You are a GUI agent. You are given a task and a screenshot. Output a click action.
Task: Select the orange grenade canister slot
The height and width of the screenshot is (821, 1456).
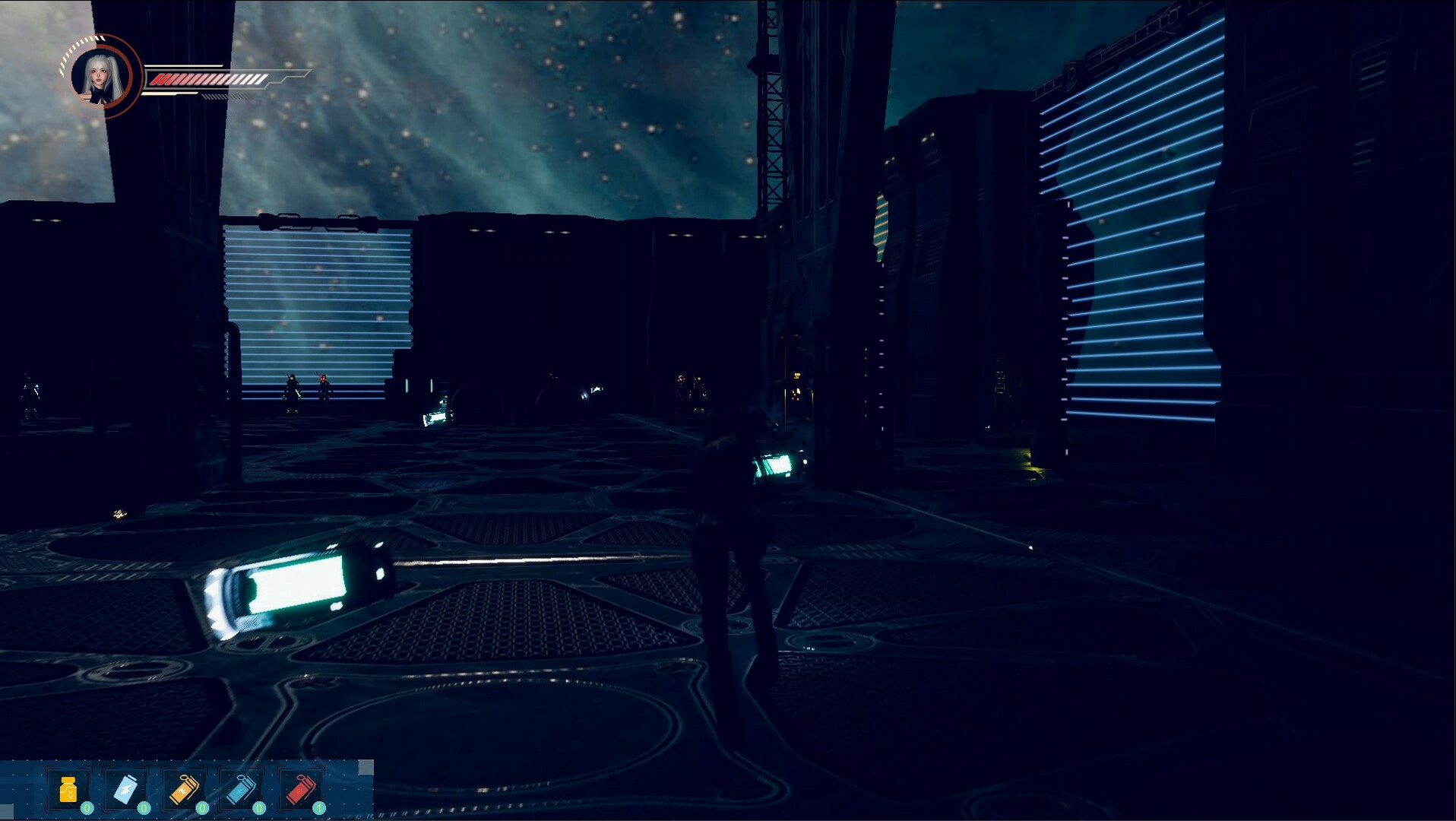pyautogui.click(x=183, y=791)
